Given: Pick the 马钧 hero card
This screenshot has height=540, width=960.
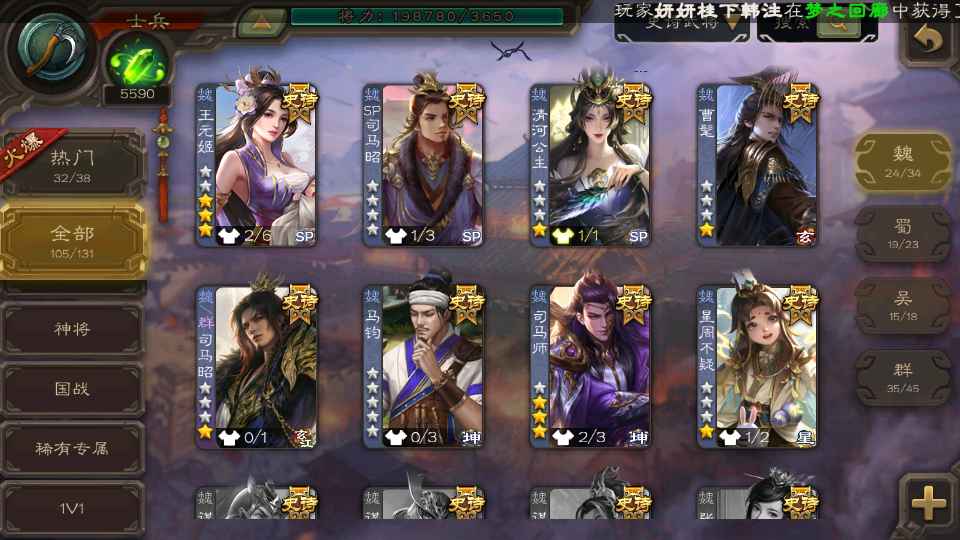Looking at the screenshot, I should click(x=423, y=366).
